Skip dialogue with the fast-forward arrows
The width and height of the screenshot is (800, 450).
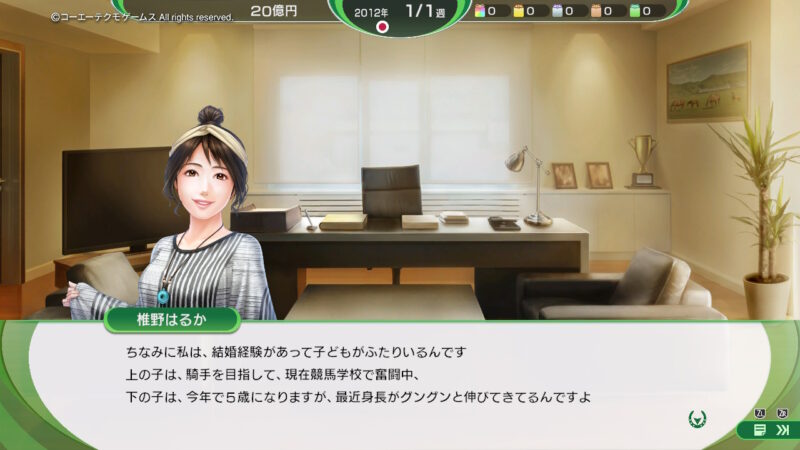[x=781, y=429]
